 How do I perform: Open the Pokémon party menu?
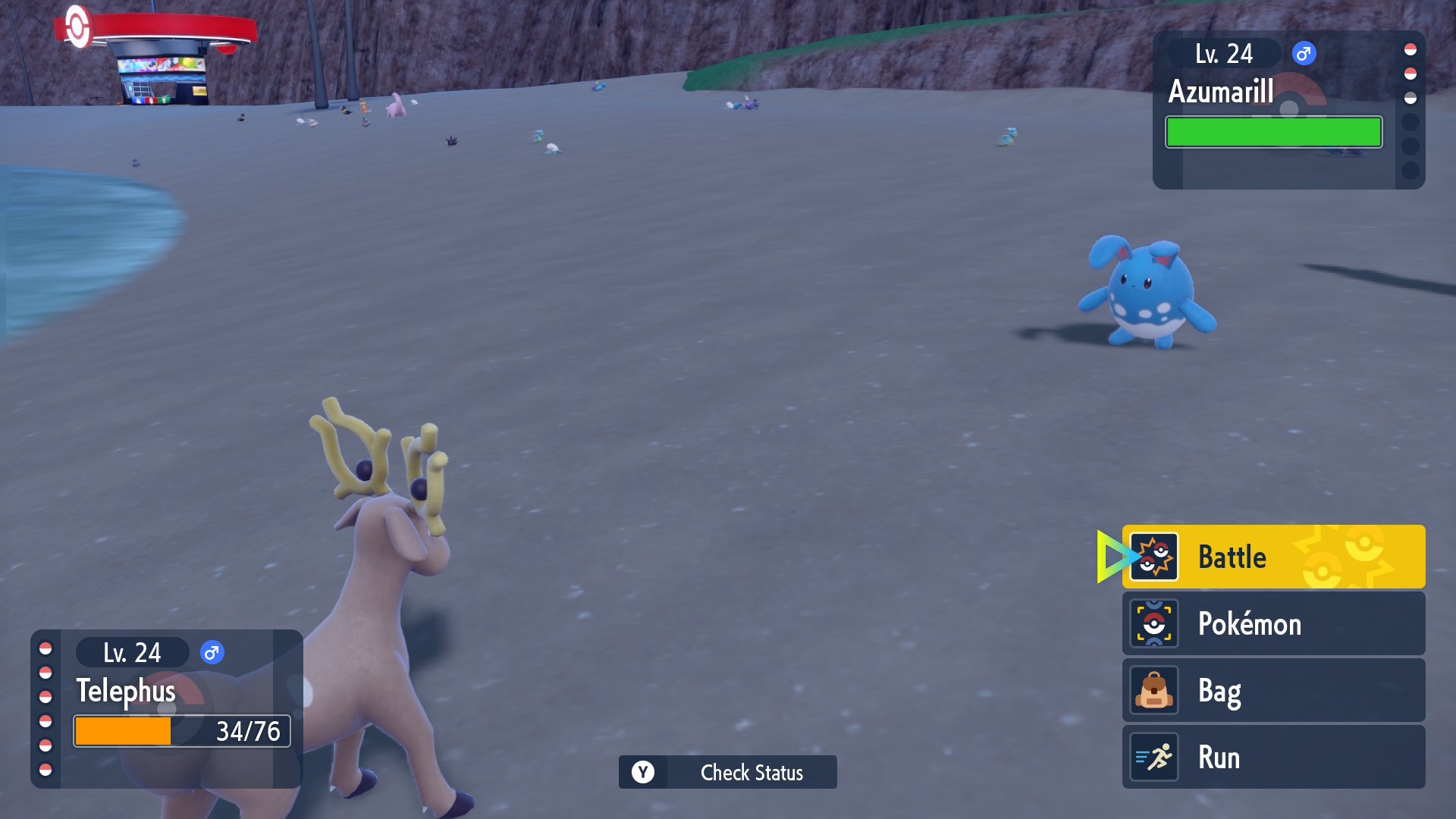click(1272, 623)
